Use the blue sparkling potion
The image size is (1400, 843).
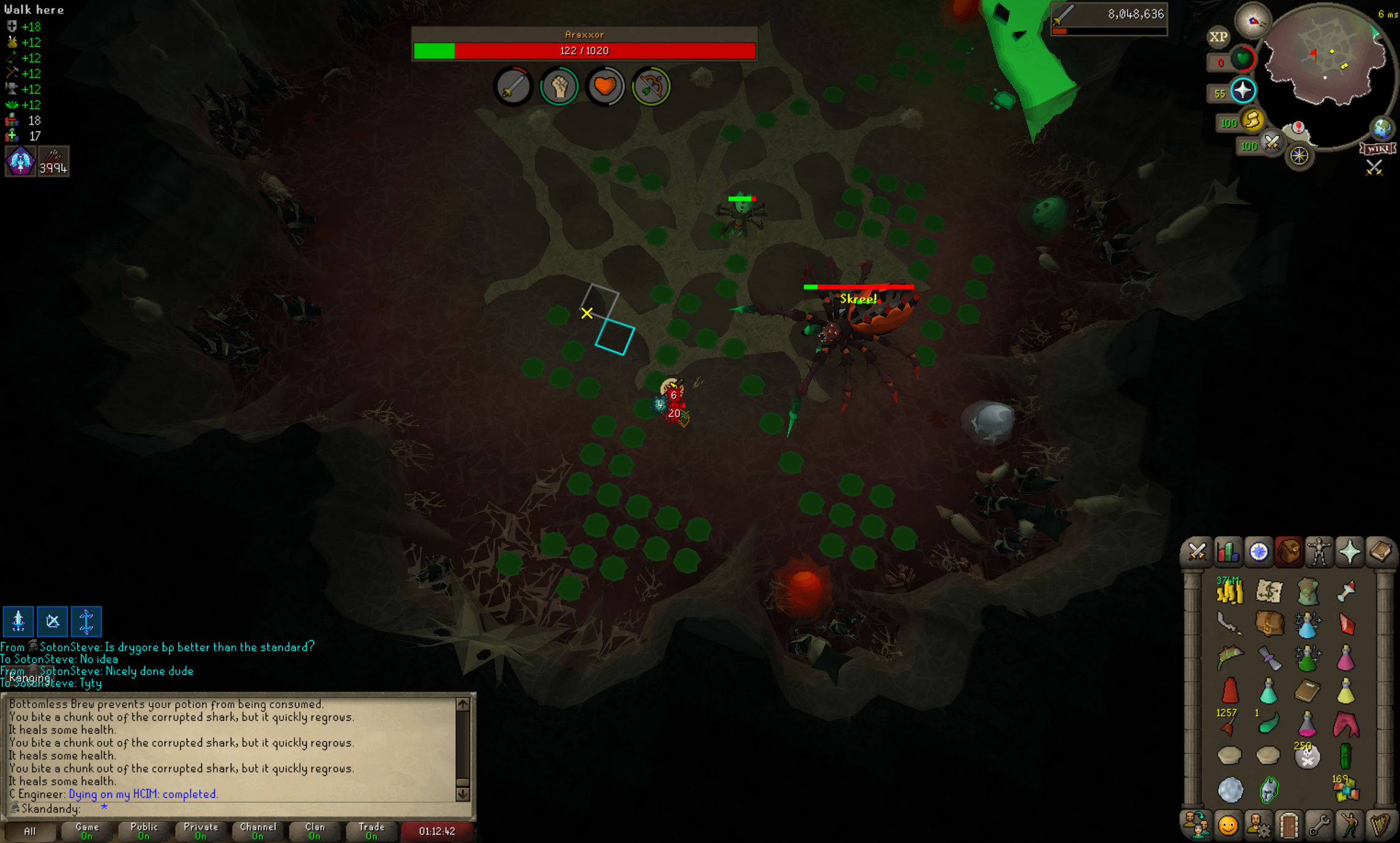click(x=1306, y=626)
